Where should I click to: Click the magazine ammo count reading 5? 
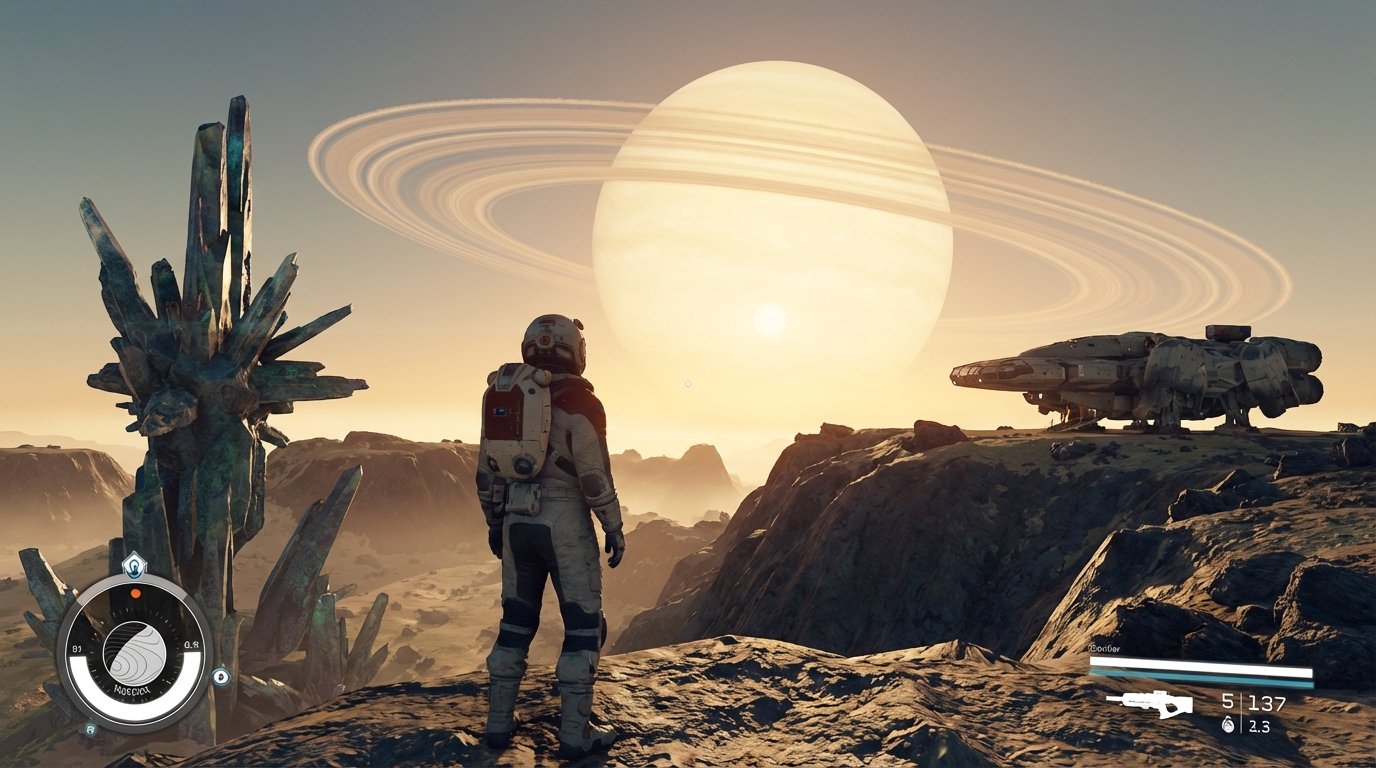[x=1227, y=701]
